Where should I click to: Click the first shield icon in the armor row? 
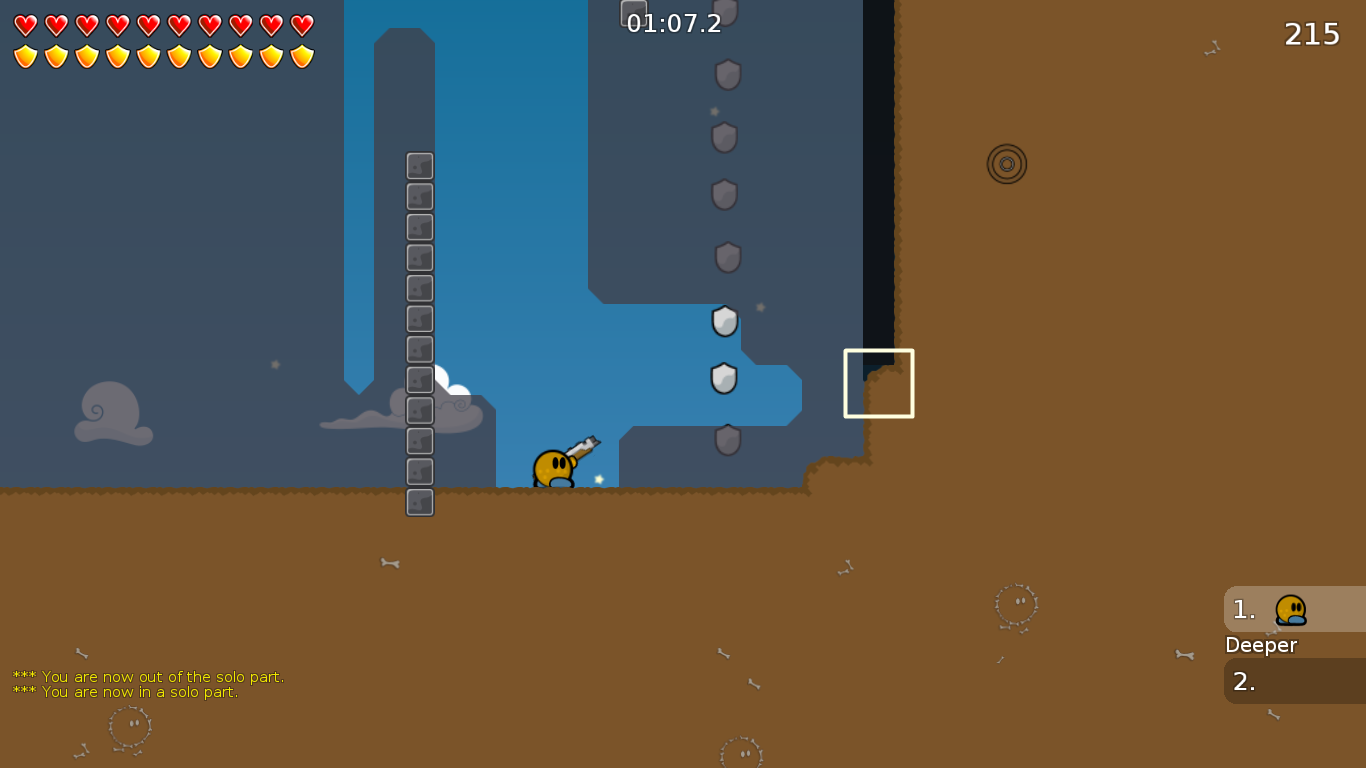(x=23, y=57)
